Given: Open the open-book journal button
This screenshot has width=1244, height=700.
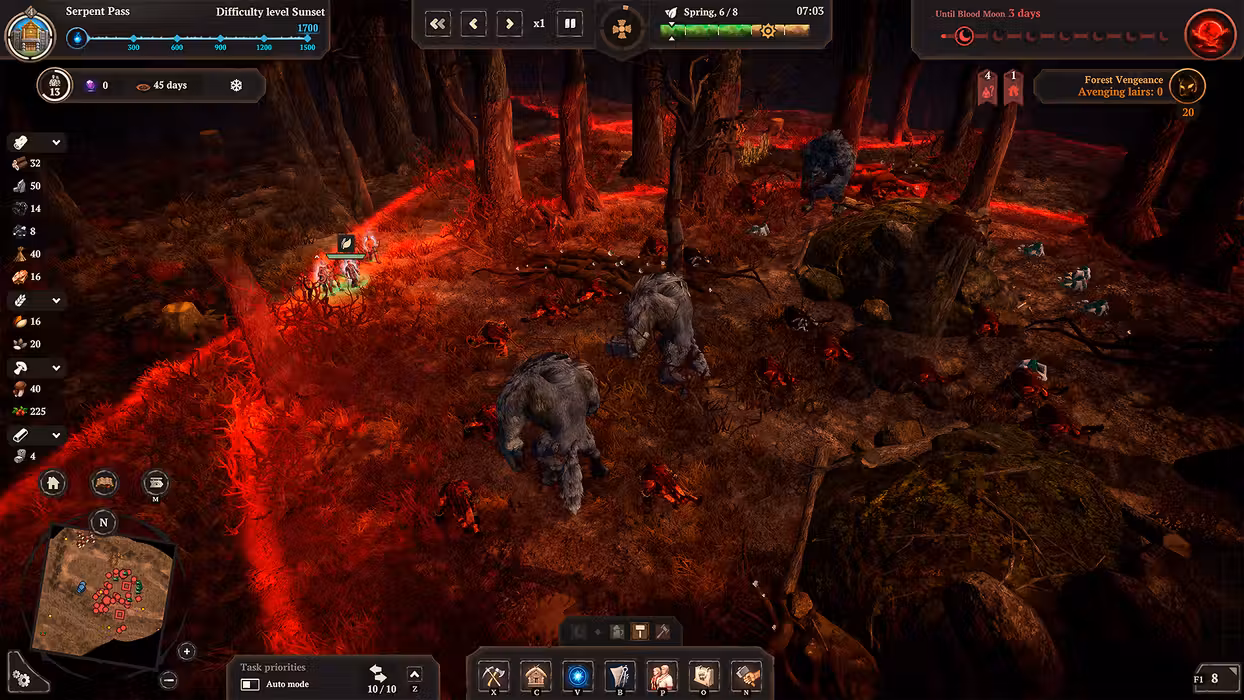Looking at the screenshot, I should tap(104, 484).
